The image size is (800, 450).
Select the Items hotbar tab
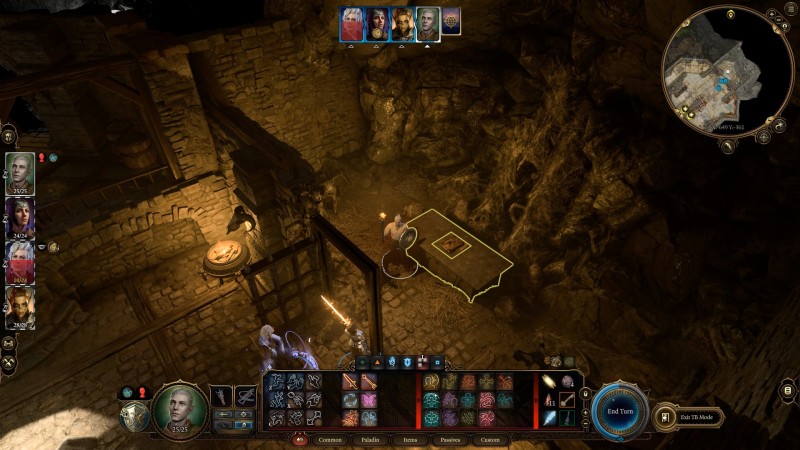pos(411,439)
